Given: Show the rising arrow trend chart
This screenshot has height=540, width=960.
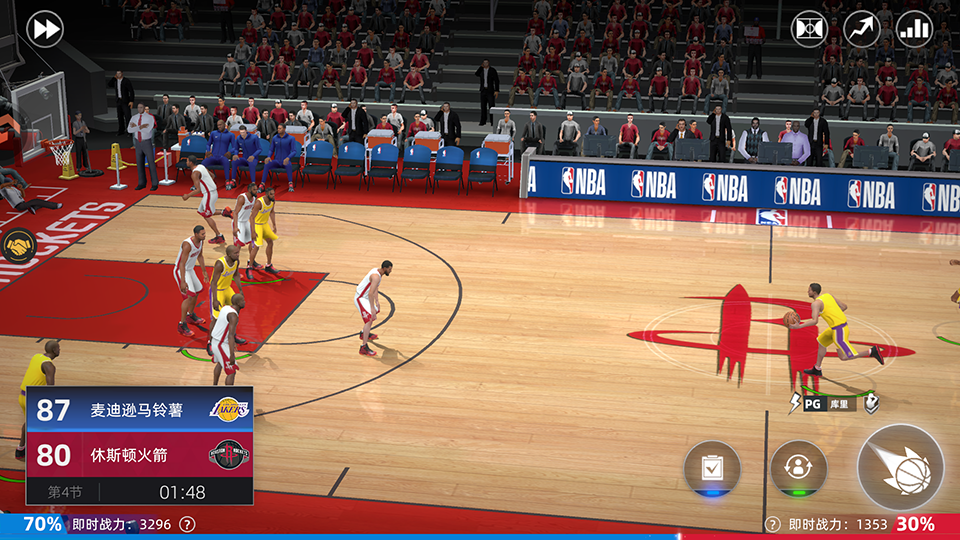Looking at the screenshot, I should tap(862, 29).
